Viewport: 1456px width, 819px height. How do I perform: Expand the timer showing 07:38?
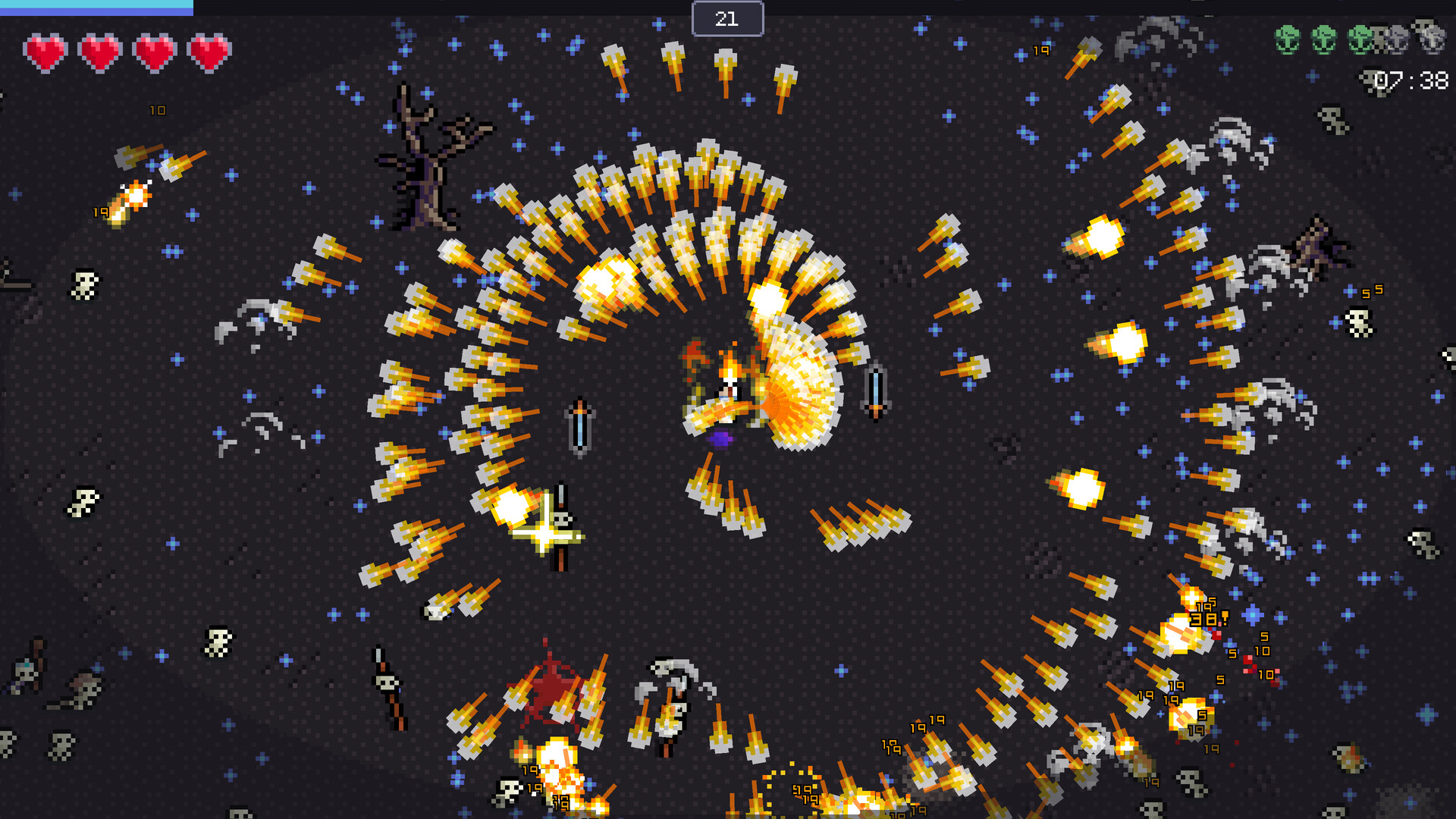[x=1416, y=80]
